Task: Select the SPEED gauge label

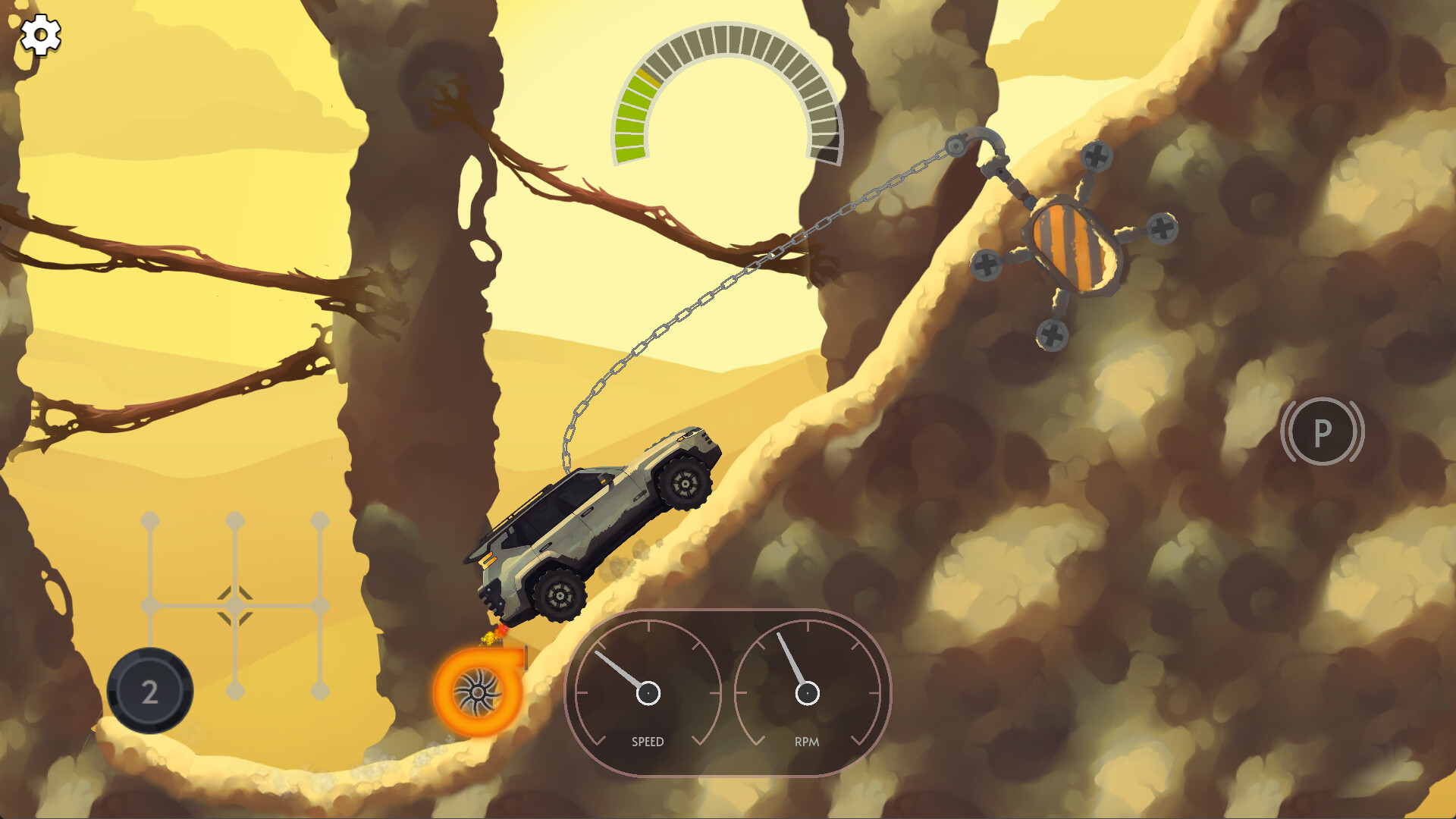Action: 648,742
